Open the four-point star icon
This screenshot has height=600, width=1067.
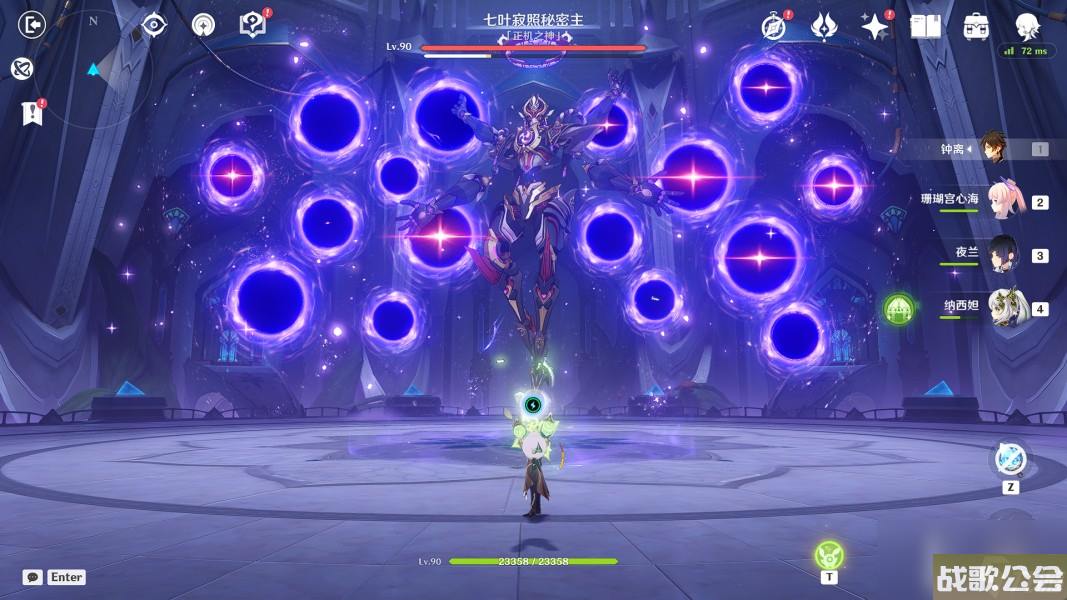coord(875,27)
